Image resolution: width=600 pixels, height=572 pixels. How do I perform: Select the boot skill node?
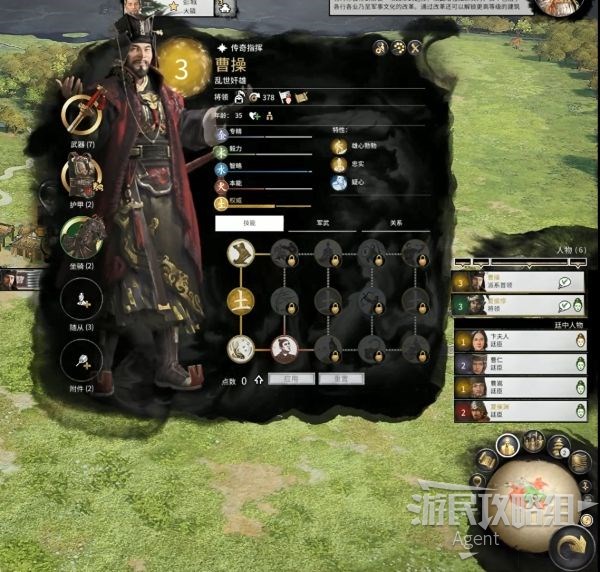[x=240, y=252]
